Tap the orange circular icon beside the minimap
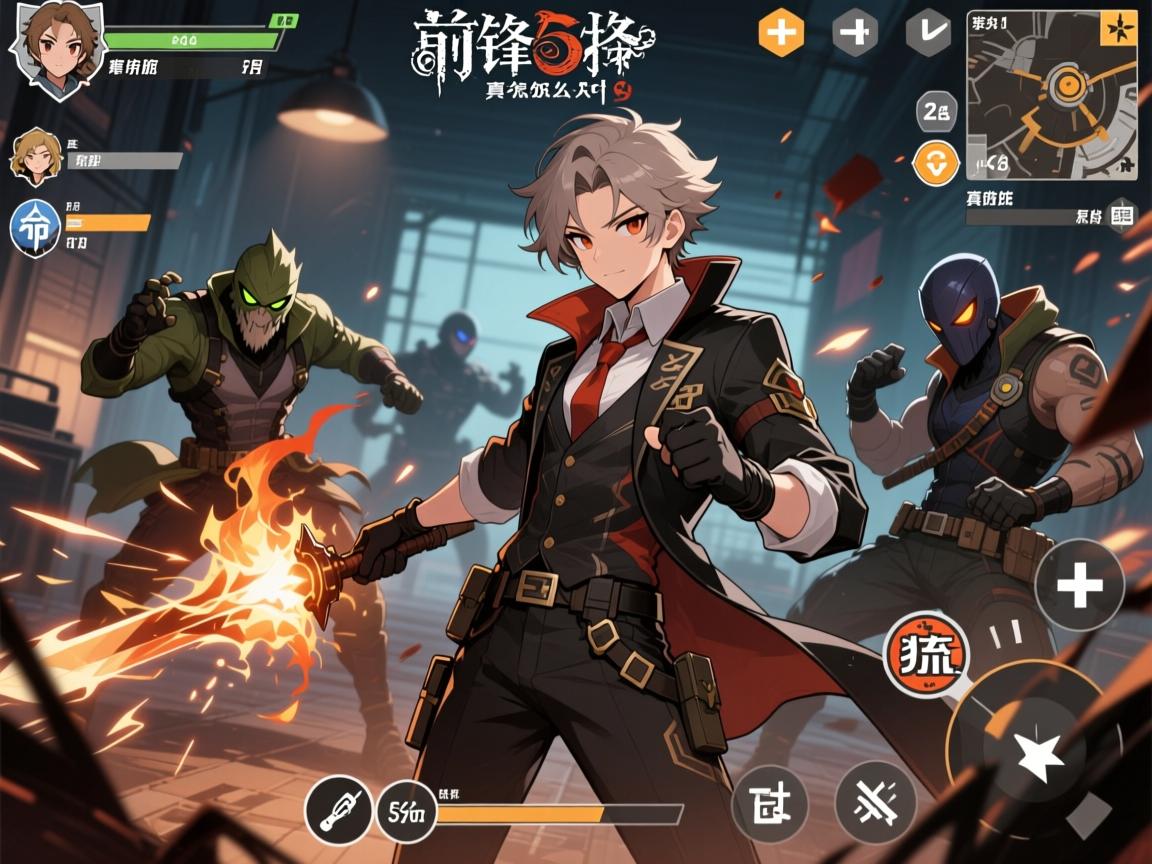 937,163
